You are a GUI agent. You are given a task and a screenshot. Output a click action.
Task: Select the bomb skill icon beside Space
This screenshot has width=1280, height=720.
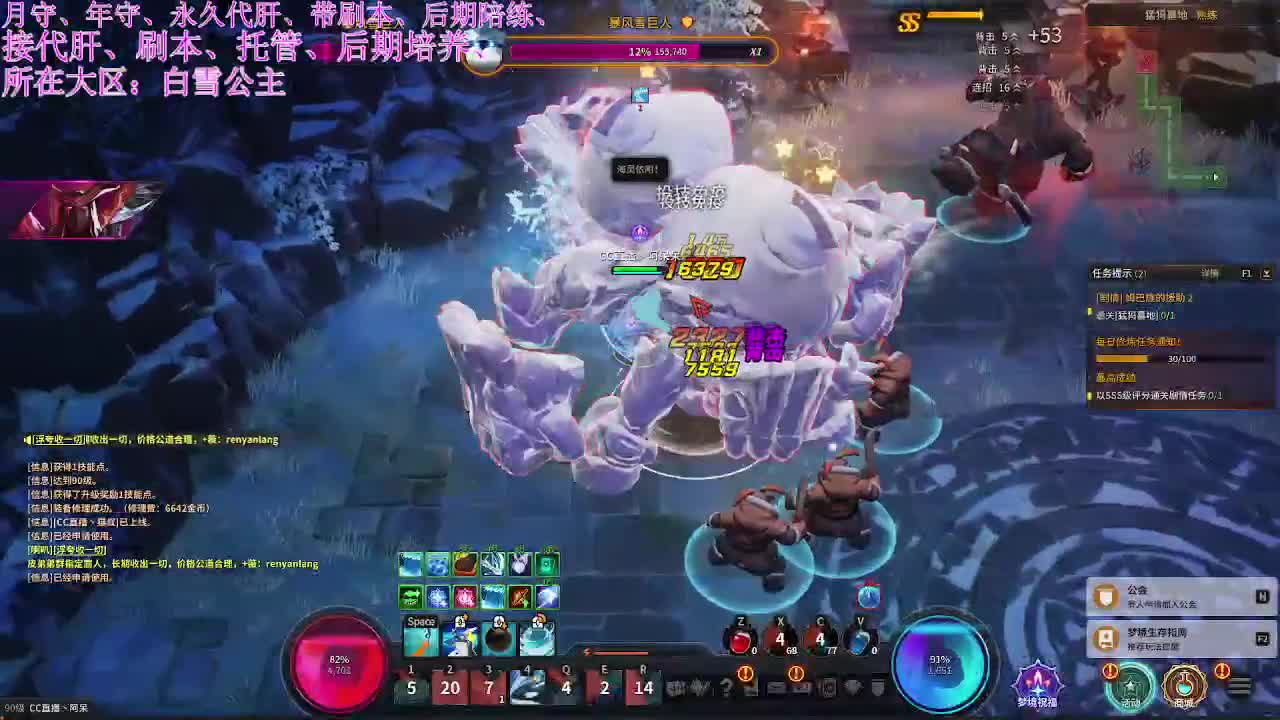coord(497,640)
